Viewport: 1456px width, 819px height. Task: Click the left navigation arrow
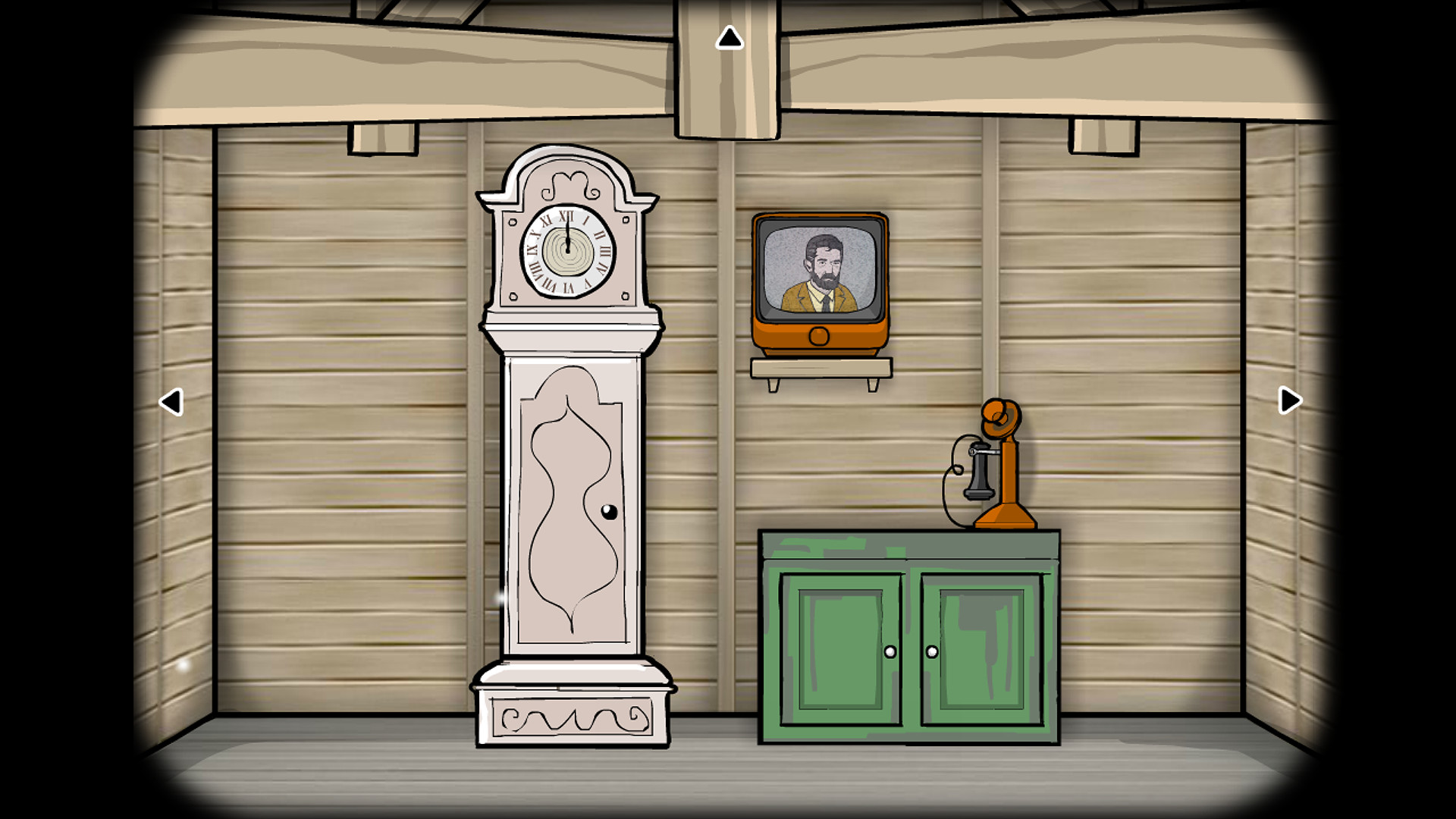point(171,400)
